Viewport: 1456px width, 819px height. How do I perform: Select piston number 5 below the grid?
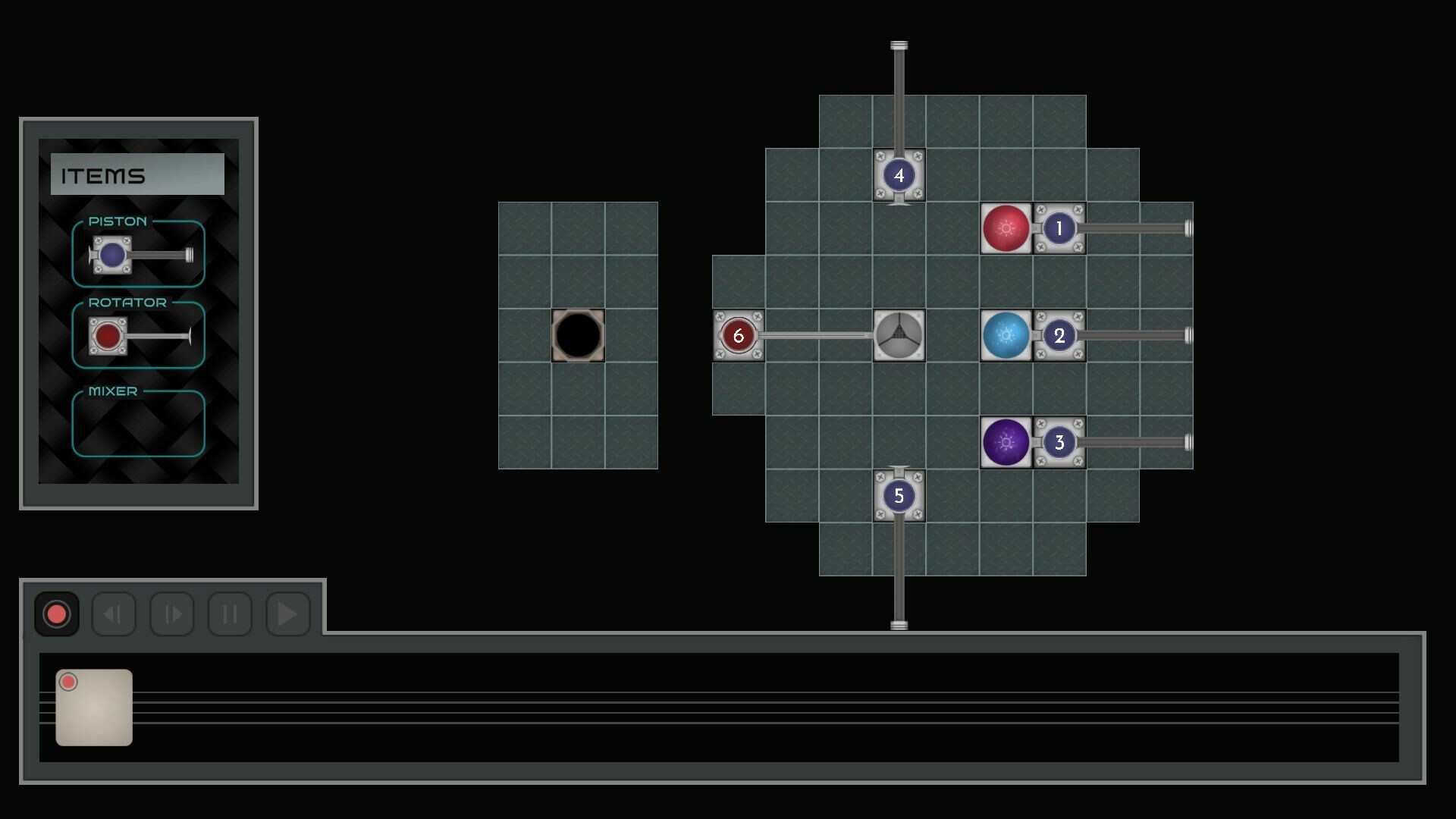[899, 495]
